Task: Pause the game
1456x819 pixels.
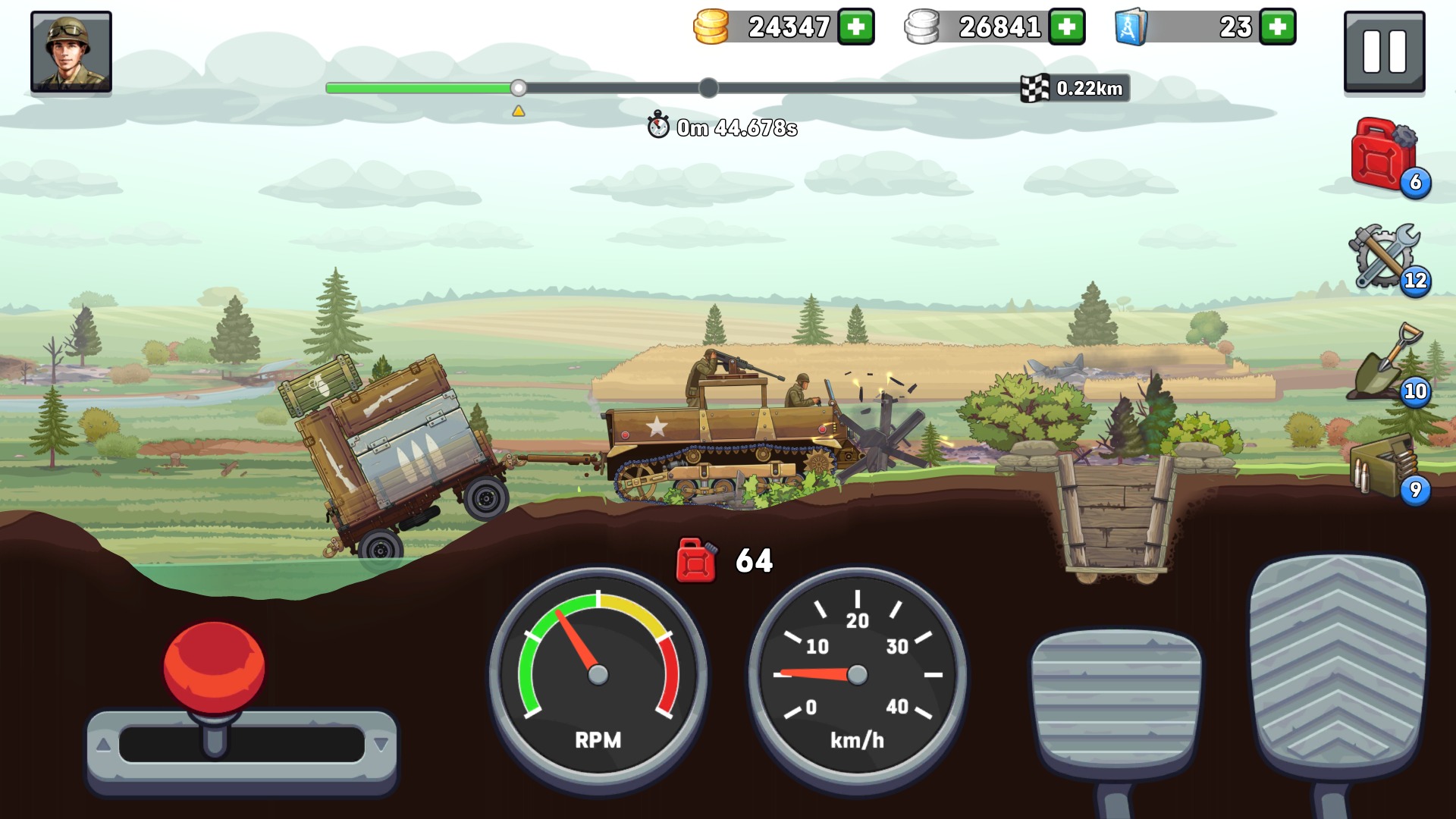Action: [x=1384, y=52]
